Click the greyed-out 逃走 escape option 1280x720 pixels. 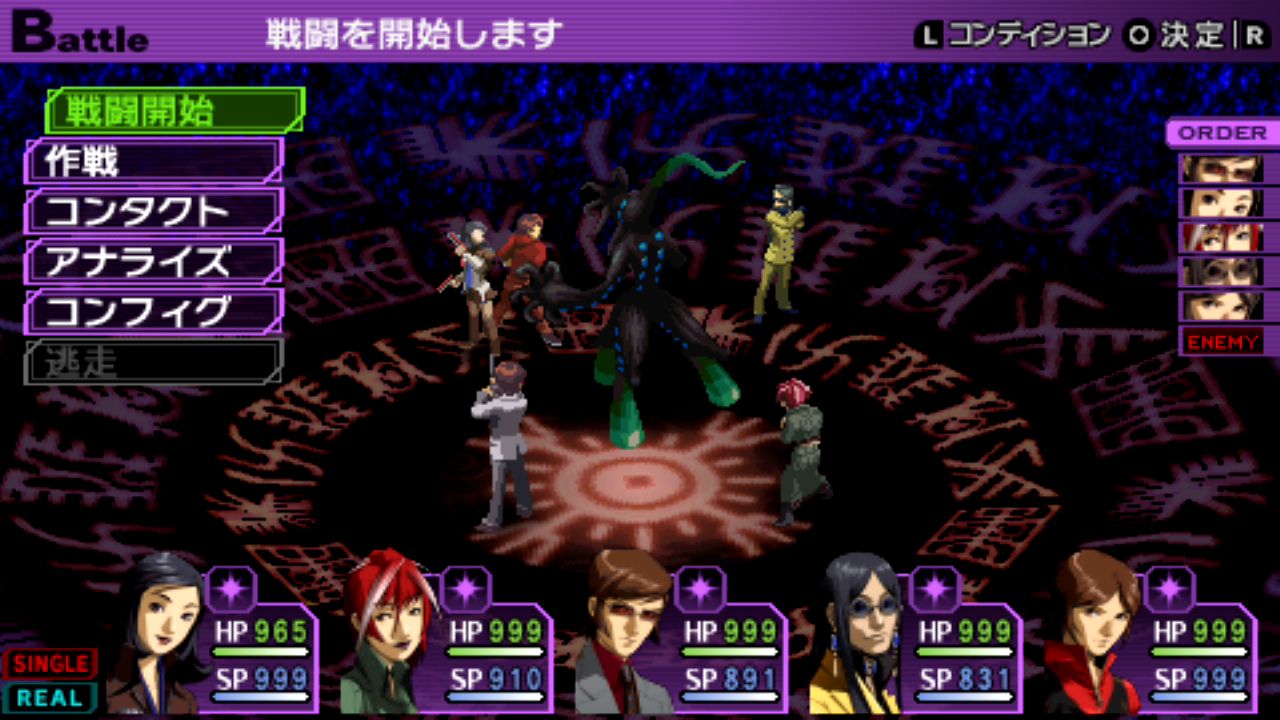tap(154, 362)
